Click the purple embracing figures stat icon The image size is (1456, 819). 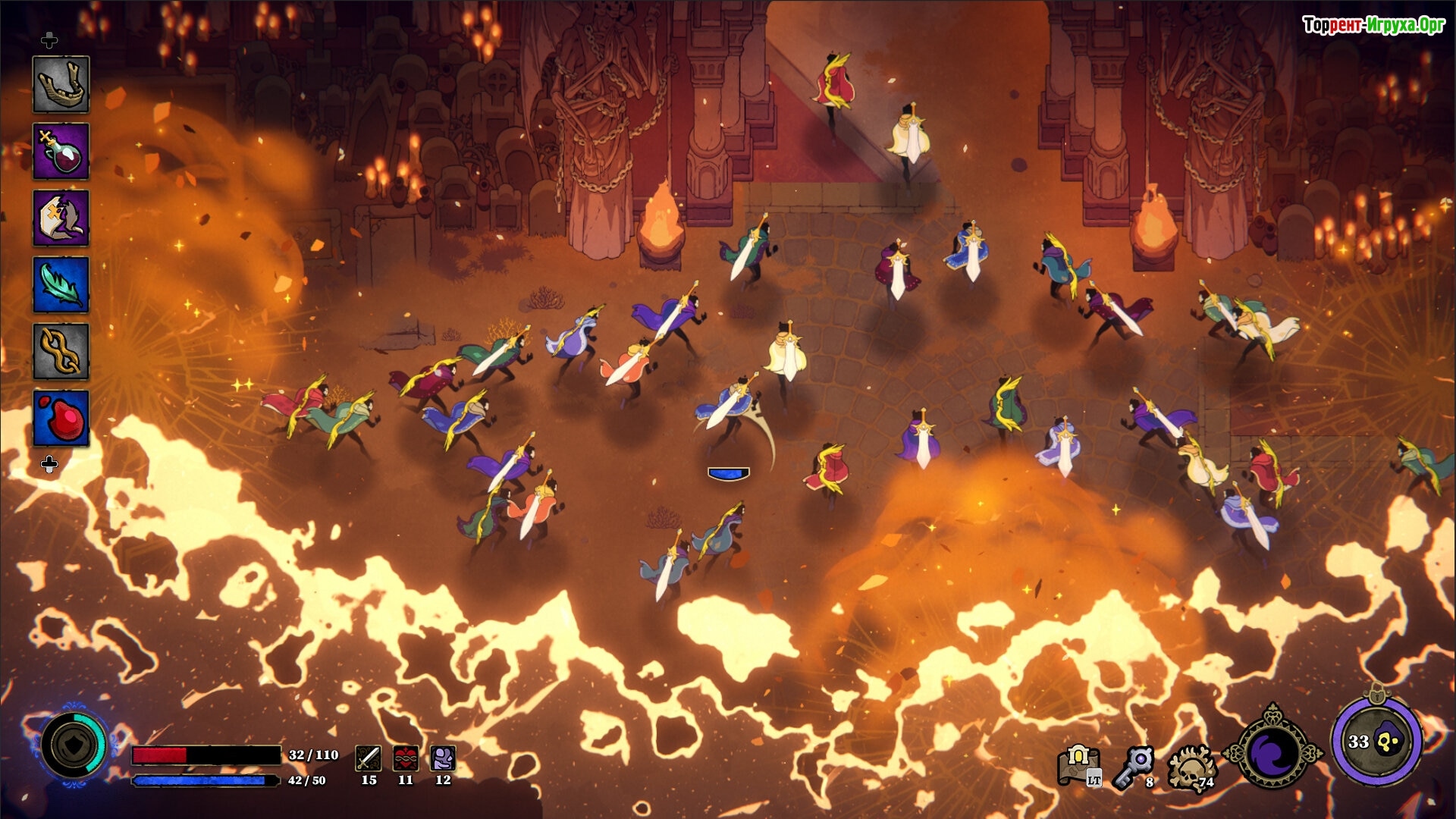tap(443, 758)
